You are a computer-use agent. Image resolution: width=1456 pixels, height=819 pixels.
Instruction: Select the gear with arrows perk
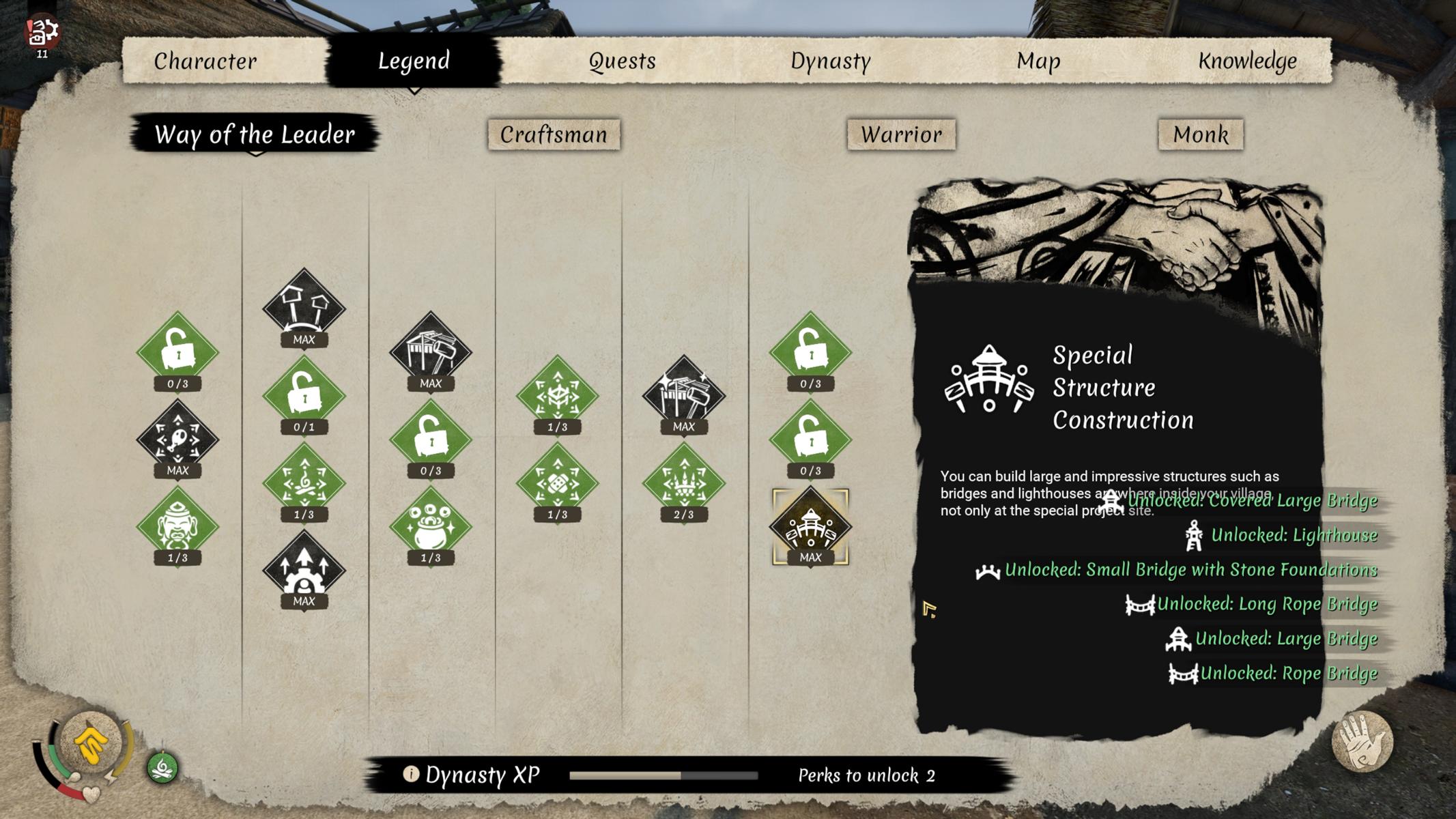pyautogui.click(x=304, y=569)
